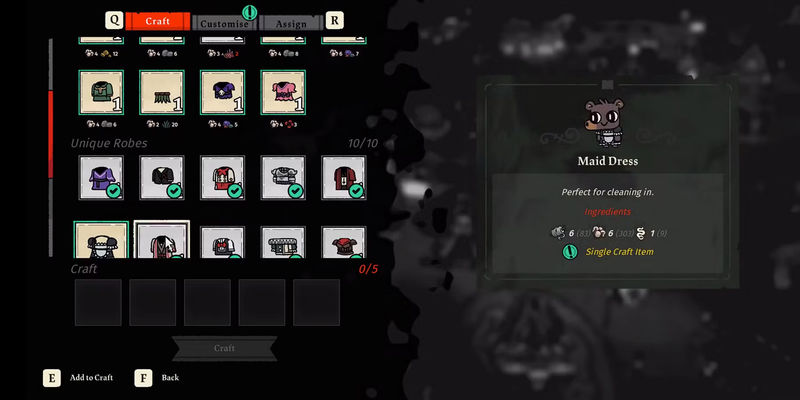The image size is (800, 400).
Task: Click the greyed-out Craft button
Action: tap(224, 348)
